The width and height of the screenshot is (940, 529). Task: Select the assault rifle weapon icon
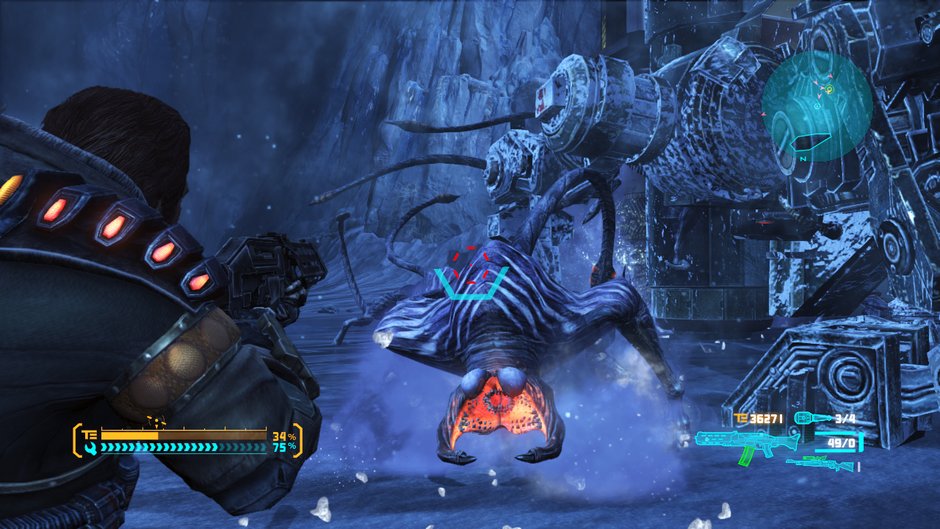point(741,443)
